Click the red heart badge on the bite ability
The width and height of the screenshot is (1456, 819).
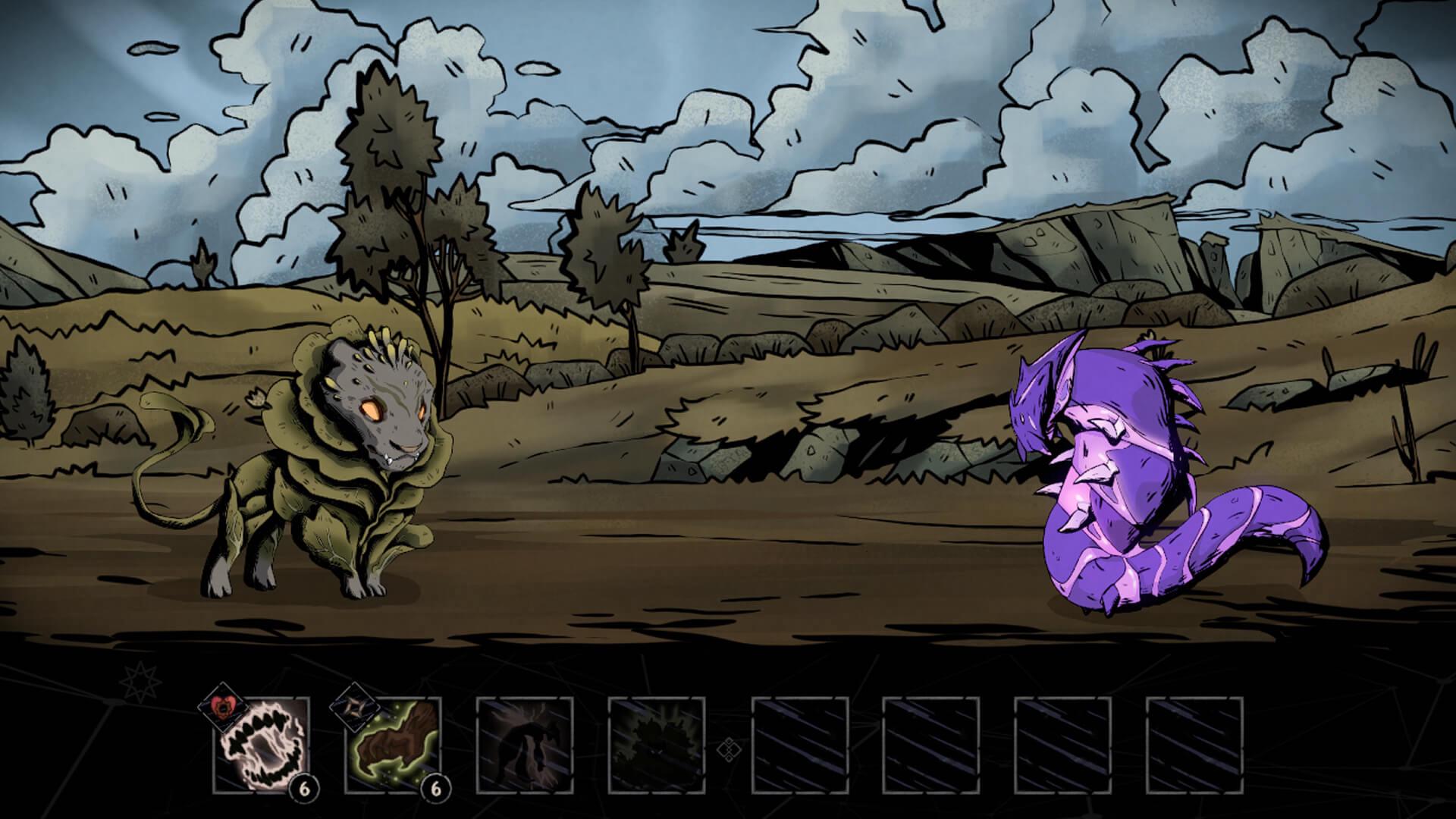coord(225,707)
